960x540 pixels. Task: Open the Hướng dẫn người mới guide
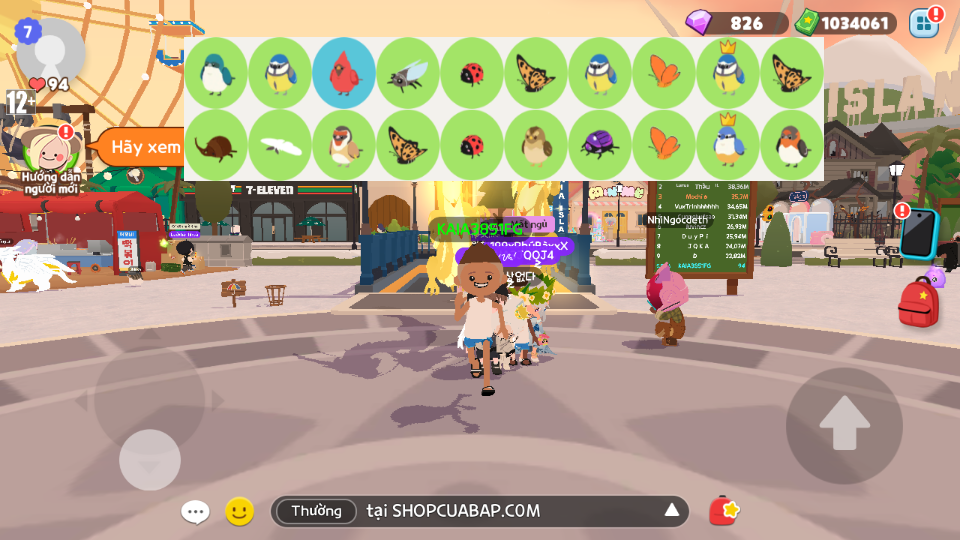coord(50,157)
